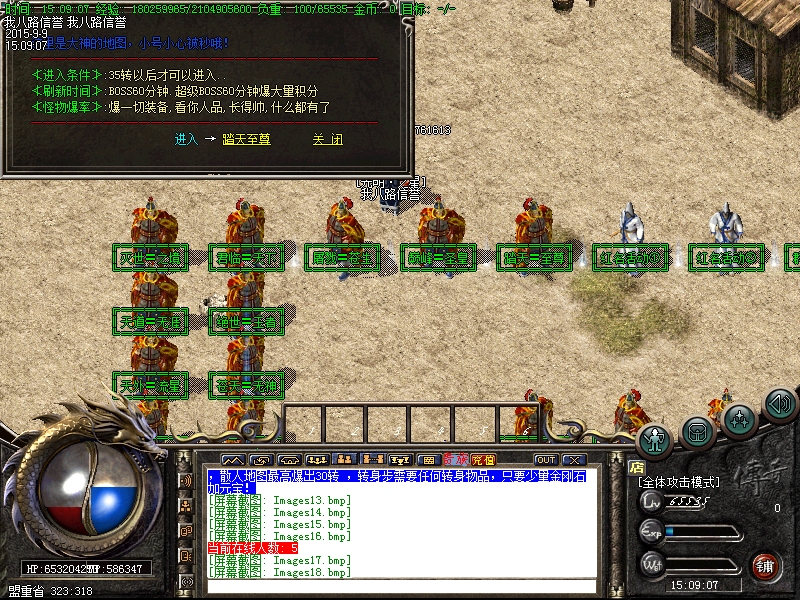Open the 充值 recharge button
The height and width of the screenshot is (600, 800).
point(483,460)
